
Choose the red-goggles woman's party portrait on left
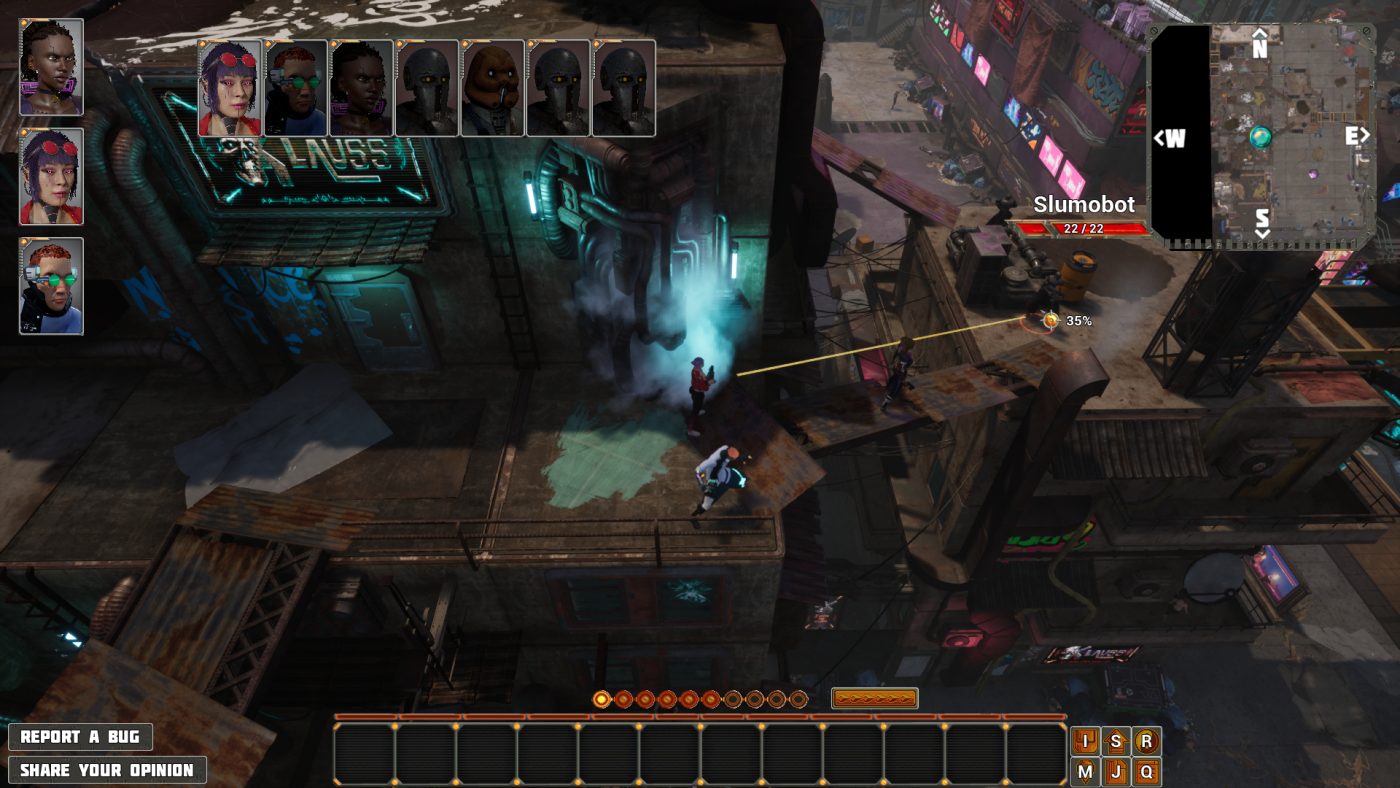pos(51,176)
